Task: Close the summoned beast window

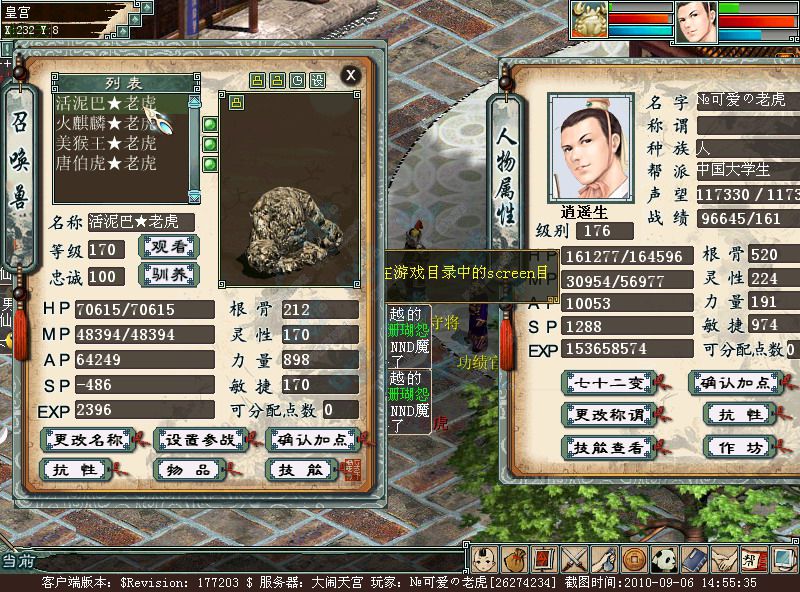Action: [350, 75]
